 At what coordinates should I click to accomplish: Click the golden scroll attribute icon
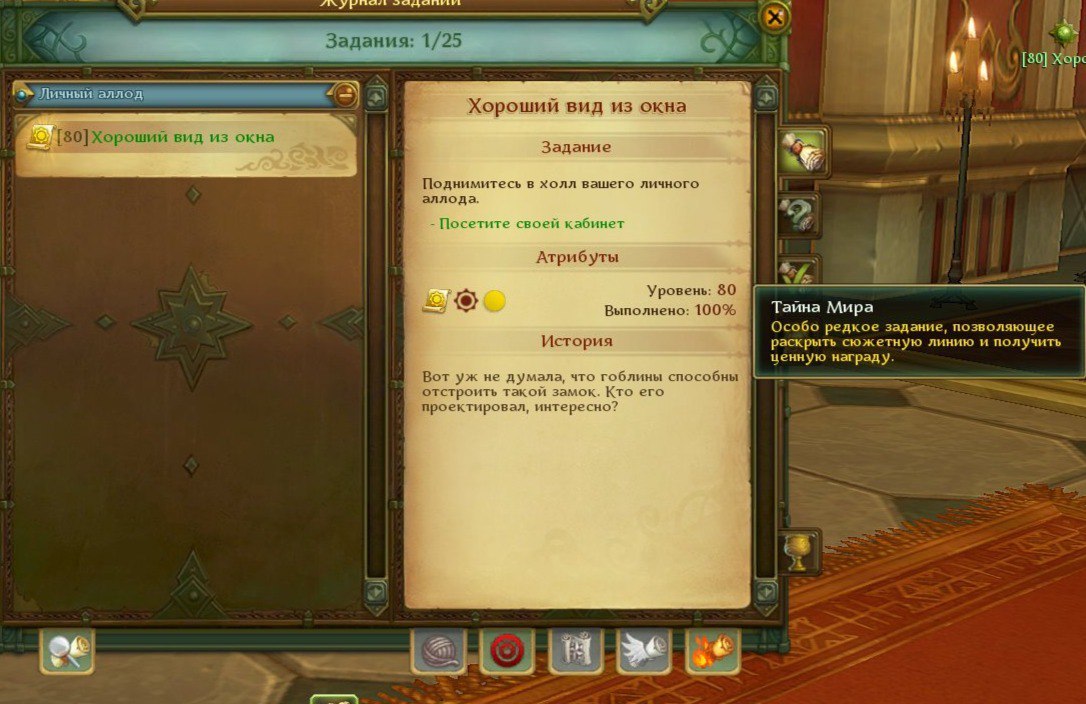436,300
